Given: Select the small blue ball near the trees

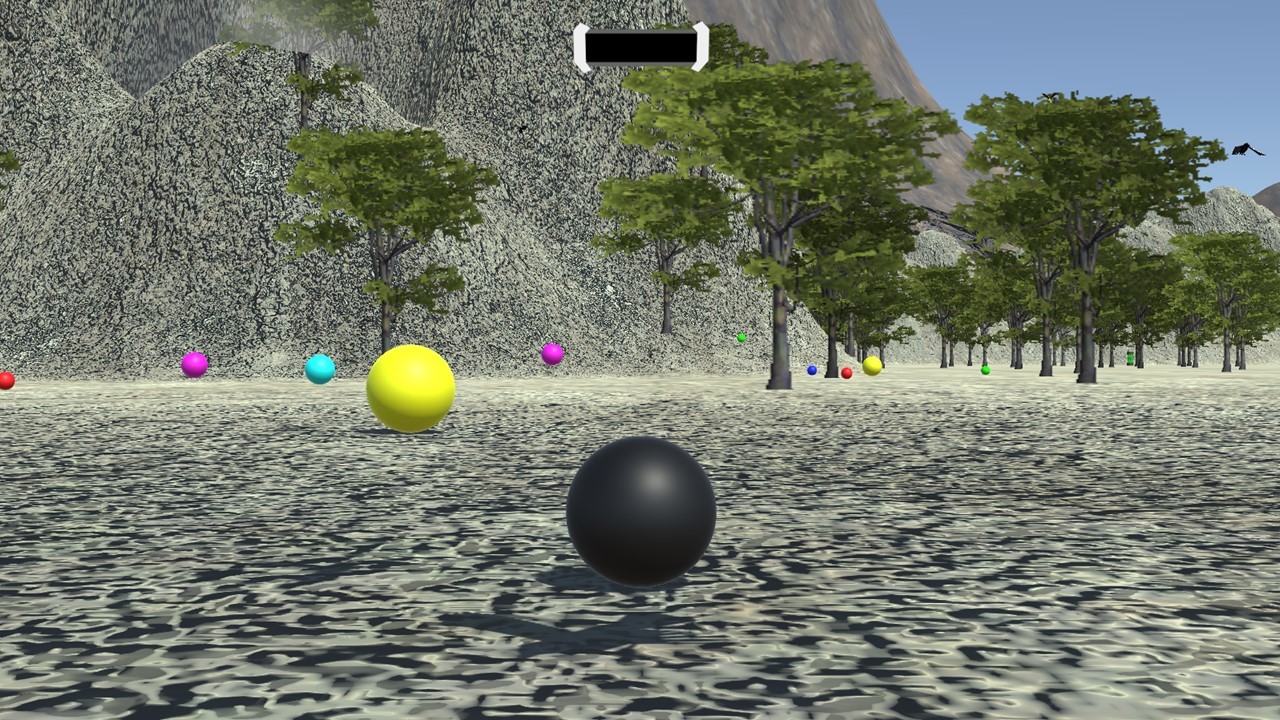Looking at the screenshot, I should pos(811,370).
